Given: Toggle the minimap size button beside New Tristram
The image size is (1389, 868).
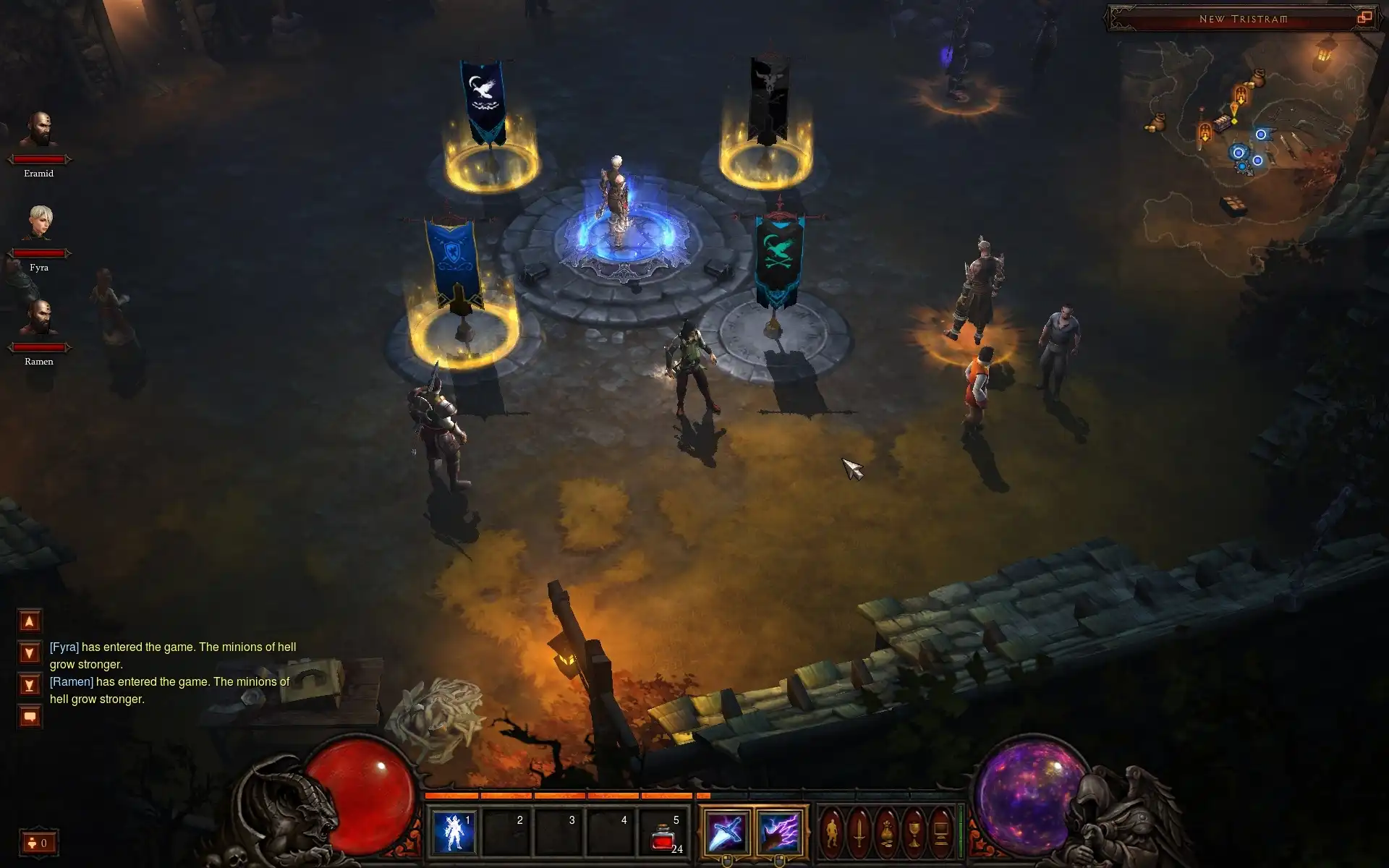Looking at the screenshot, I should 1364,18.
